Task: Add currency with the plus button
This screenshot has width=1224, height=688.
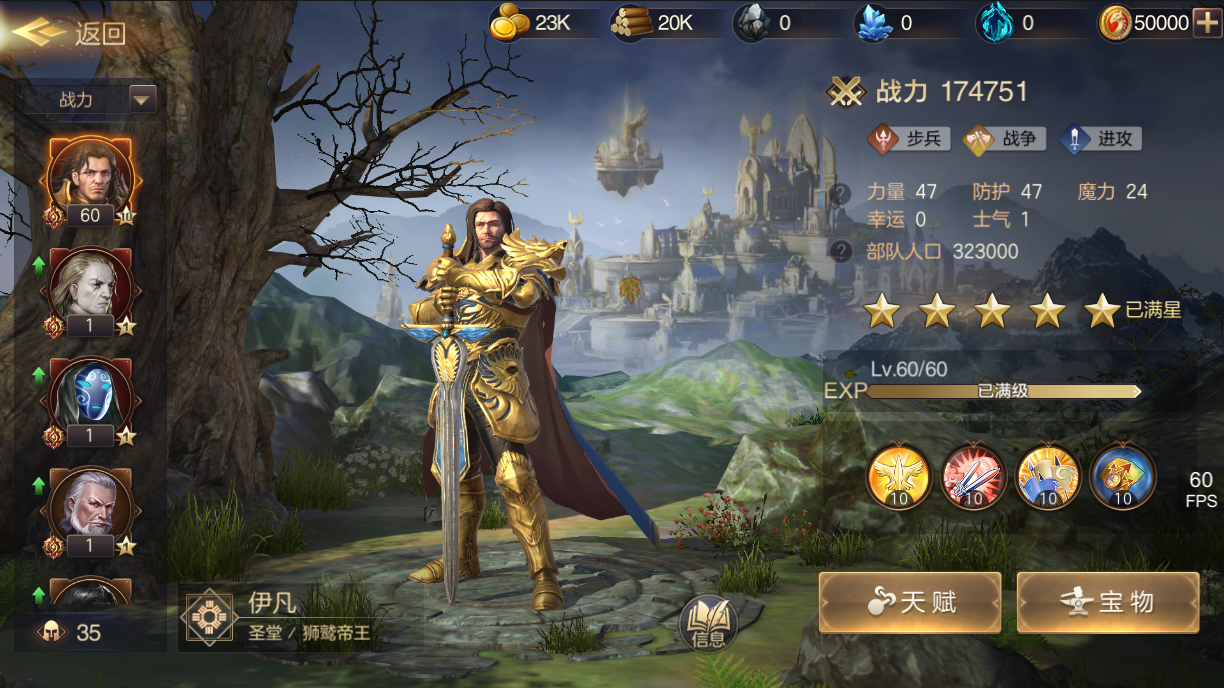Action: click(x=1207, y=22)
